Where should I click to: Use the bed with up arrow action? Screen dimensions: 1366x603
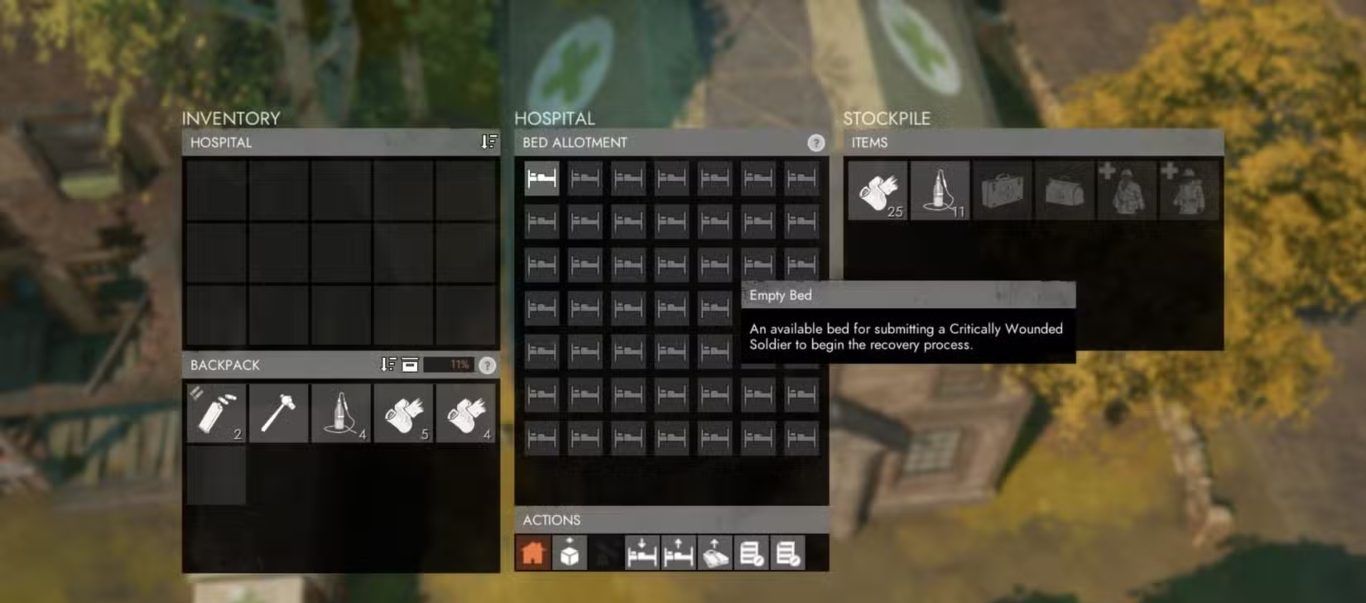click(x=677, y=553)
